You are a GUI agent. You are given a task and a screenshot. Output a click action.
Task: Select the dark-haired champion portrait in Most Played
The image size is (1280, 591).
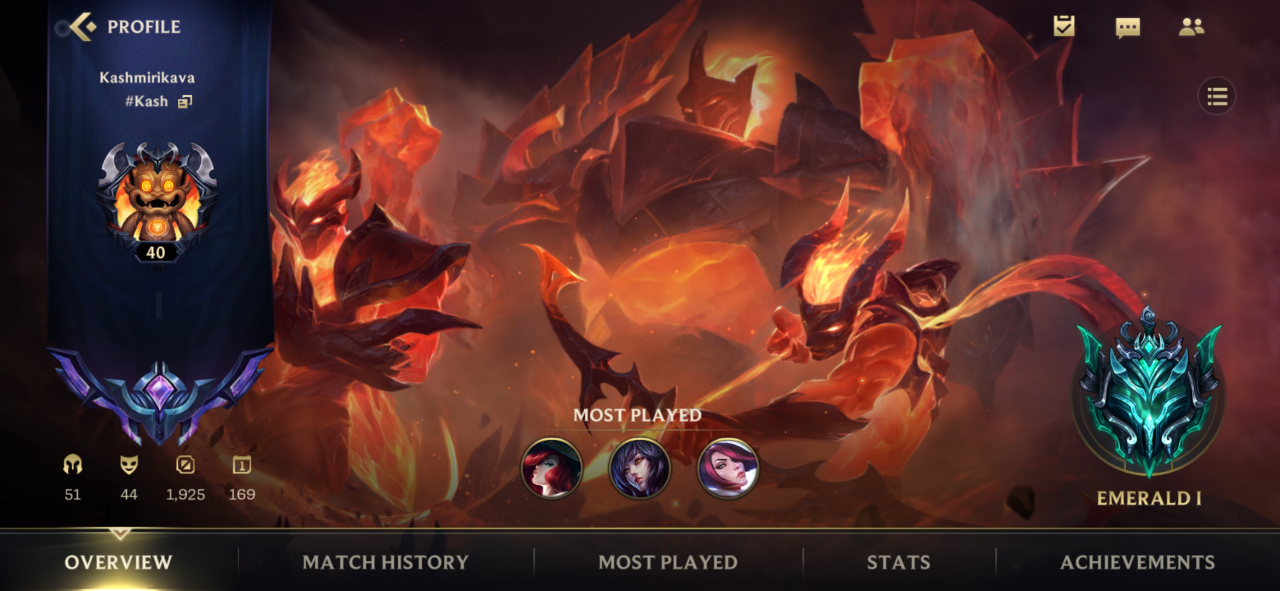[x=640, y=468]
